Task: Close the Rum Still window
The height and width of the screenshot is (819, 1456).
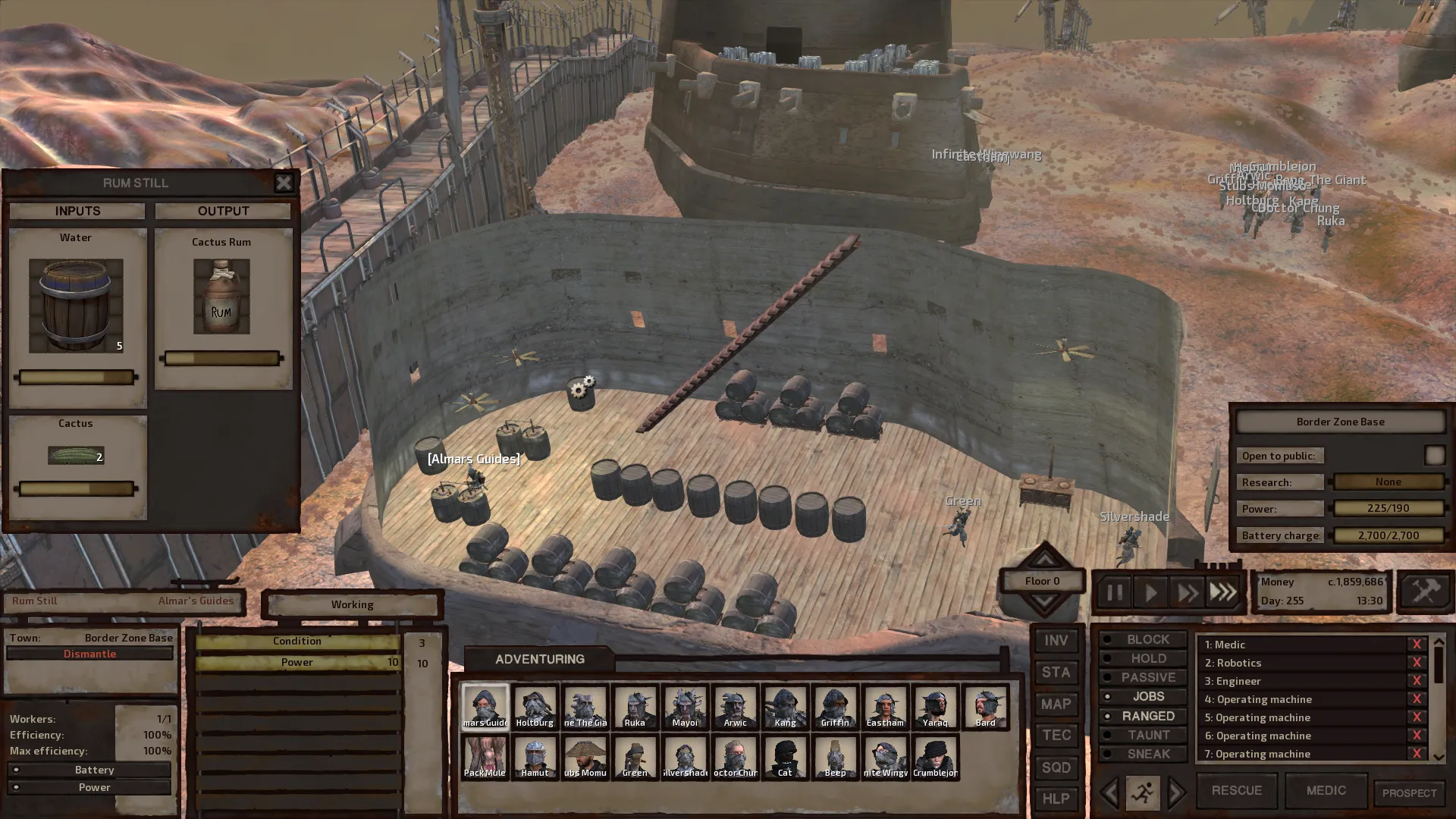Action: point(283,183)
